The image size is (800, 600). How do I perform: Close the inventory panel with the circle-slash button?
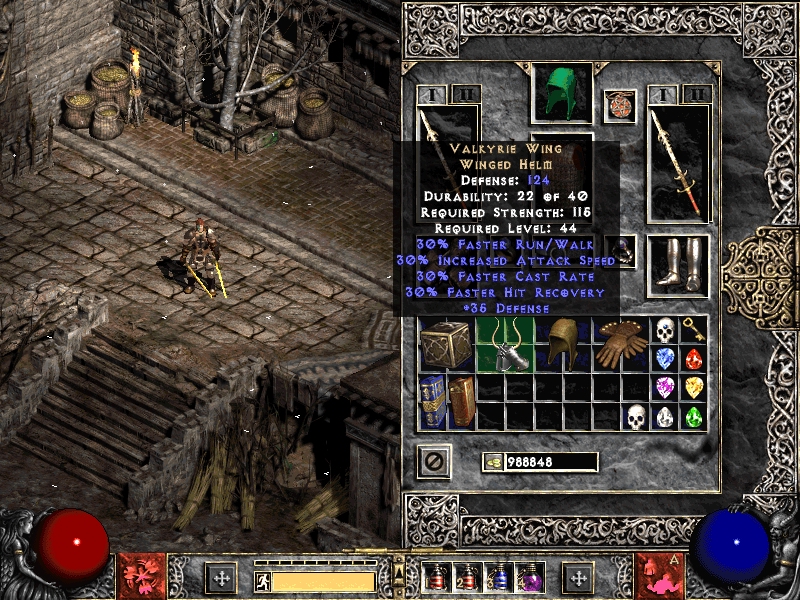[x=435, y=461]
